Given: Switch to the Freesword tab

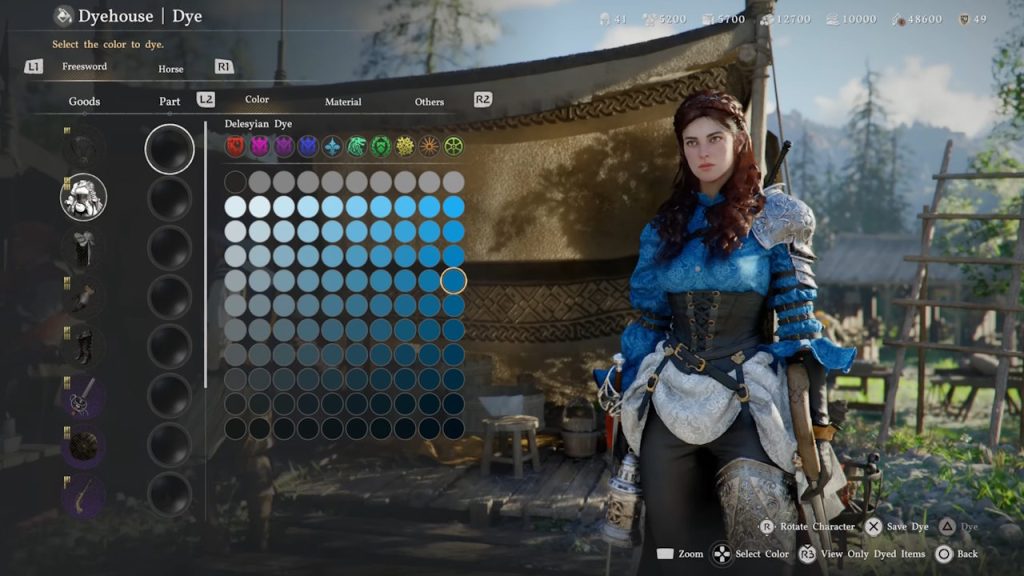Looking at the screenshot, I should point(84,67).
